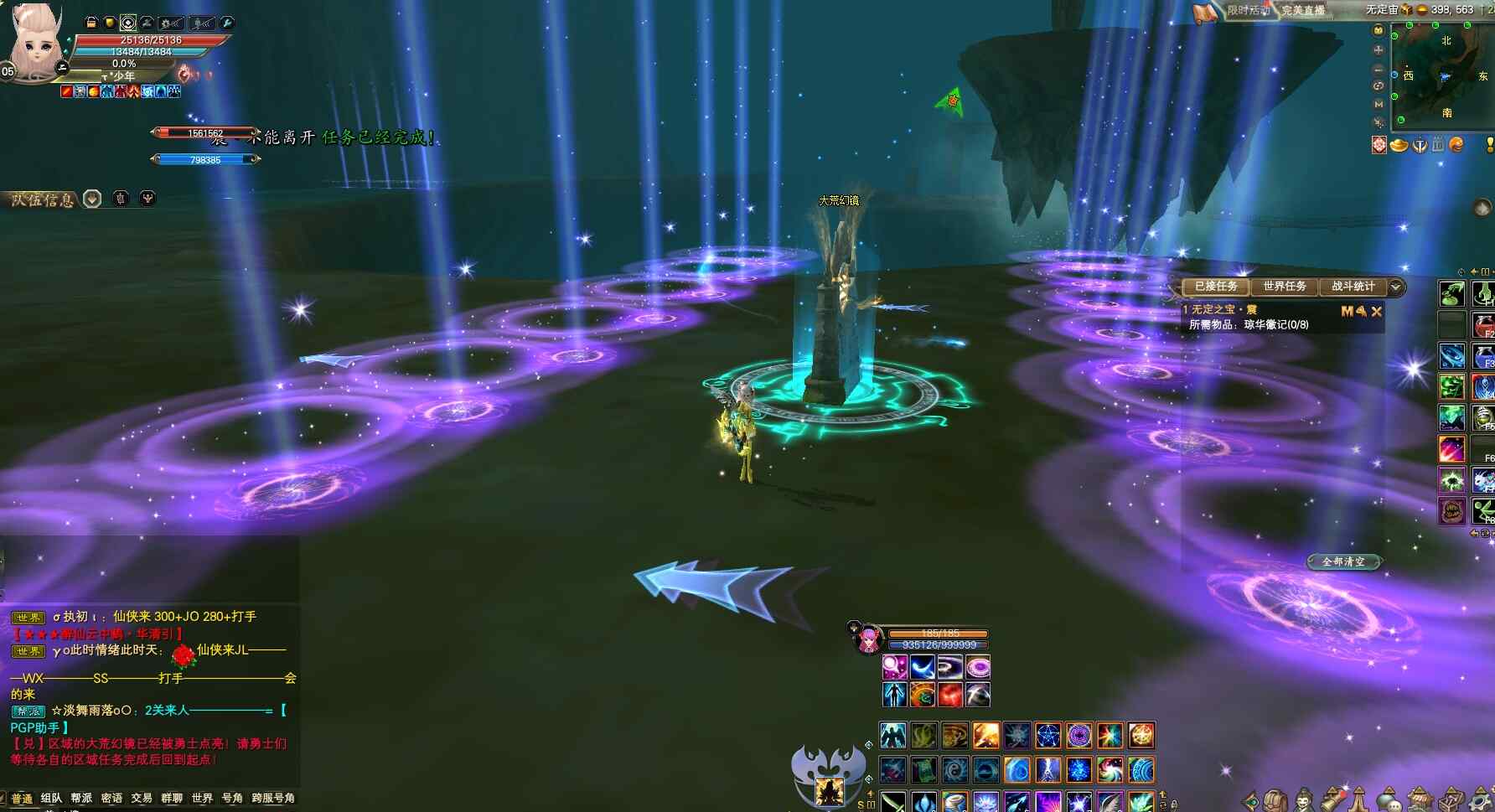Expand the 队伍信息 team info dropdown

[92, 199]
